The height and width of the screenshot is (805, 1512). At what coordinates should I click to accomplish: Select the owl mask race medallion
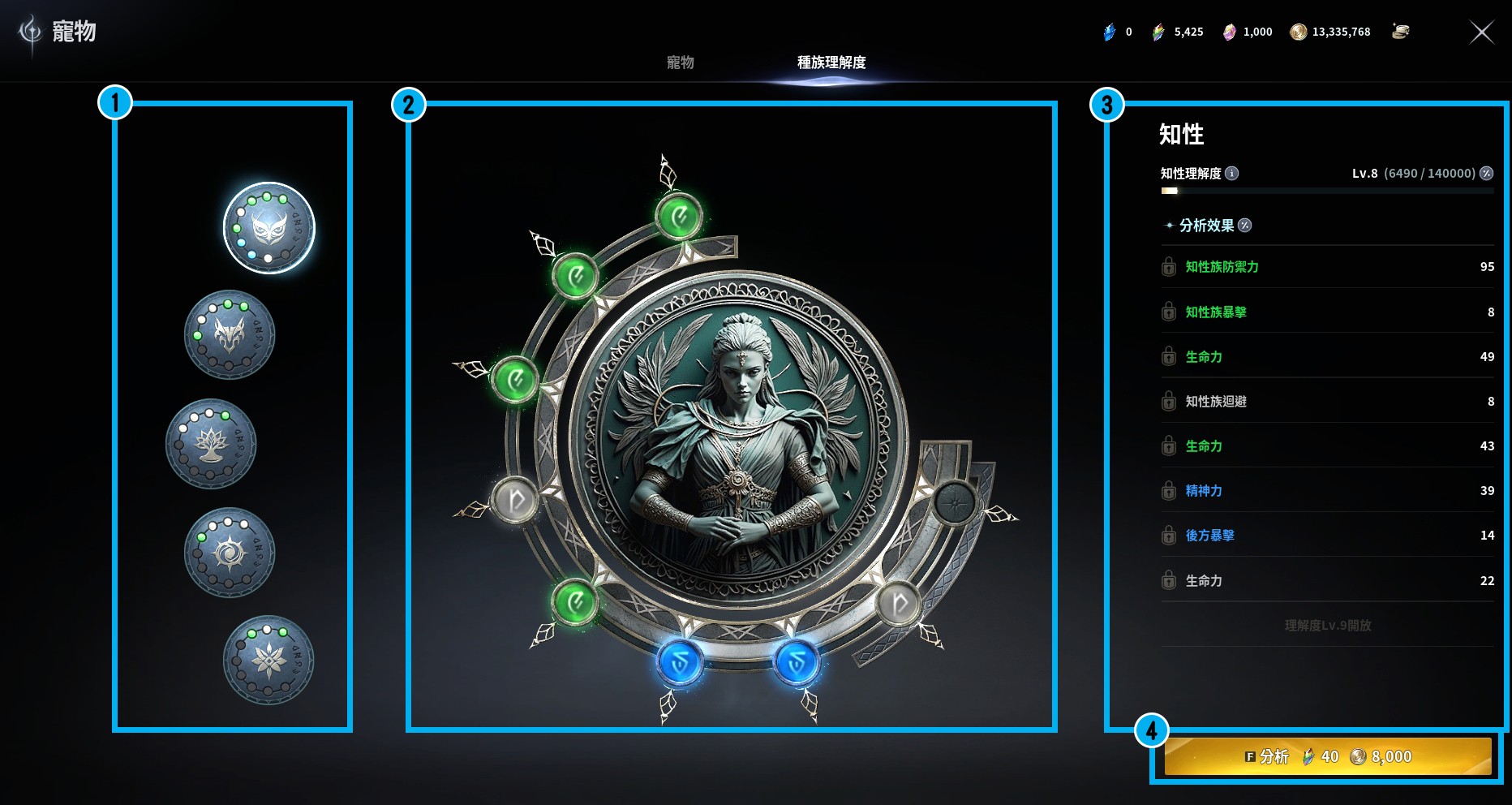point(269,228)
